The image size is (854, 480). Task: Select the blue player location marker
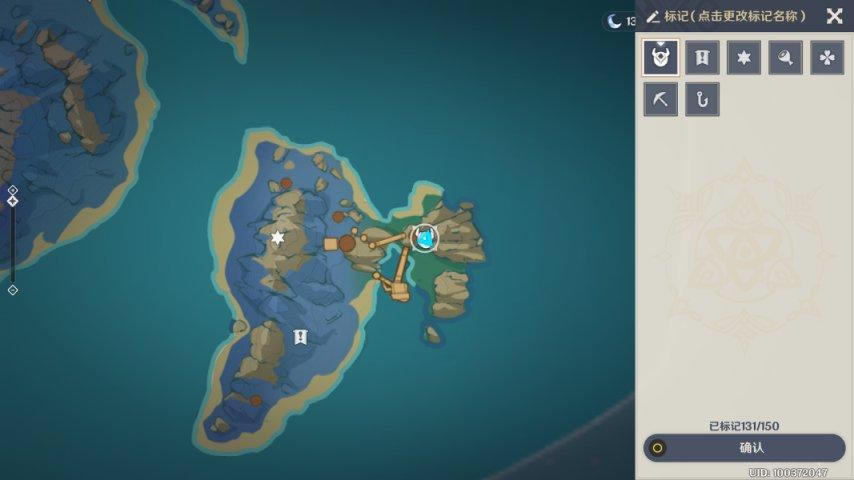[425, 239]
